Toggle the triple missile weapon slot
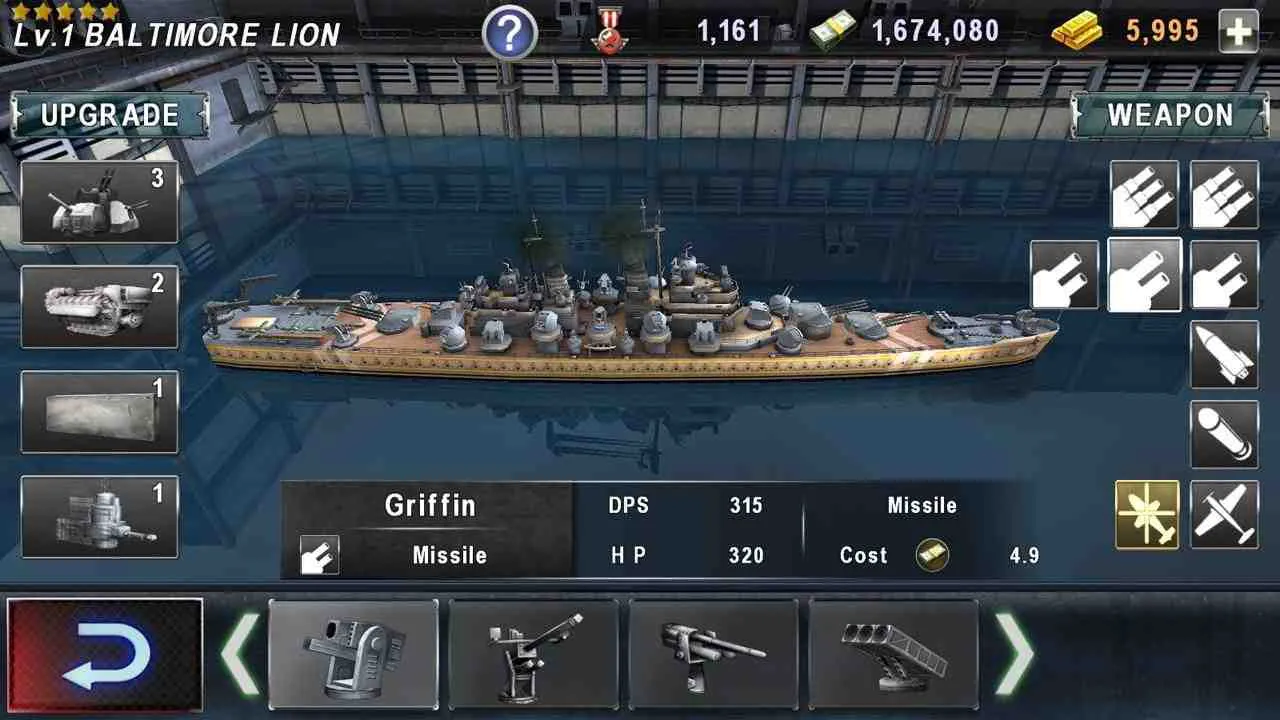 [1145, 193]
